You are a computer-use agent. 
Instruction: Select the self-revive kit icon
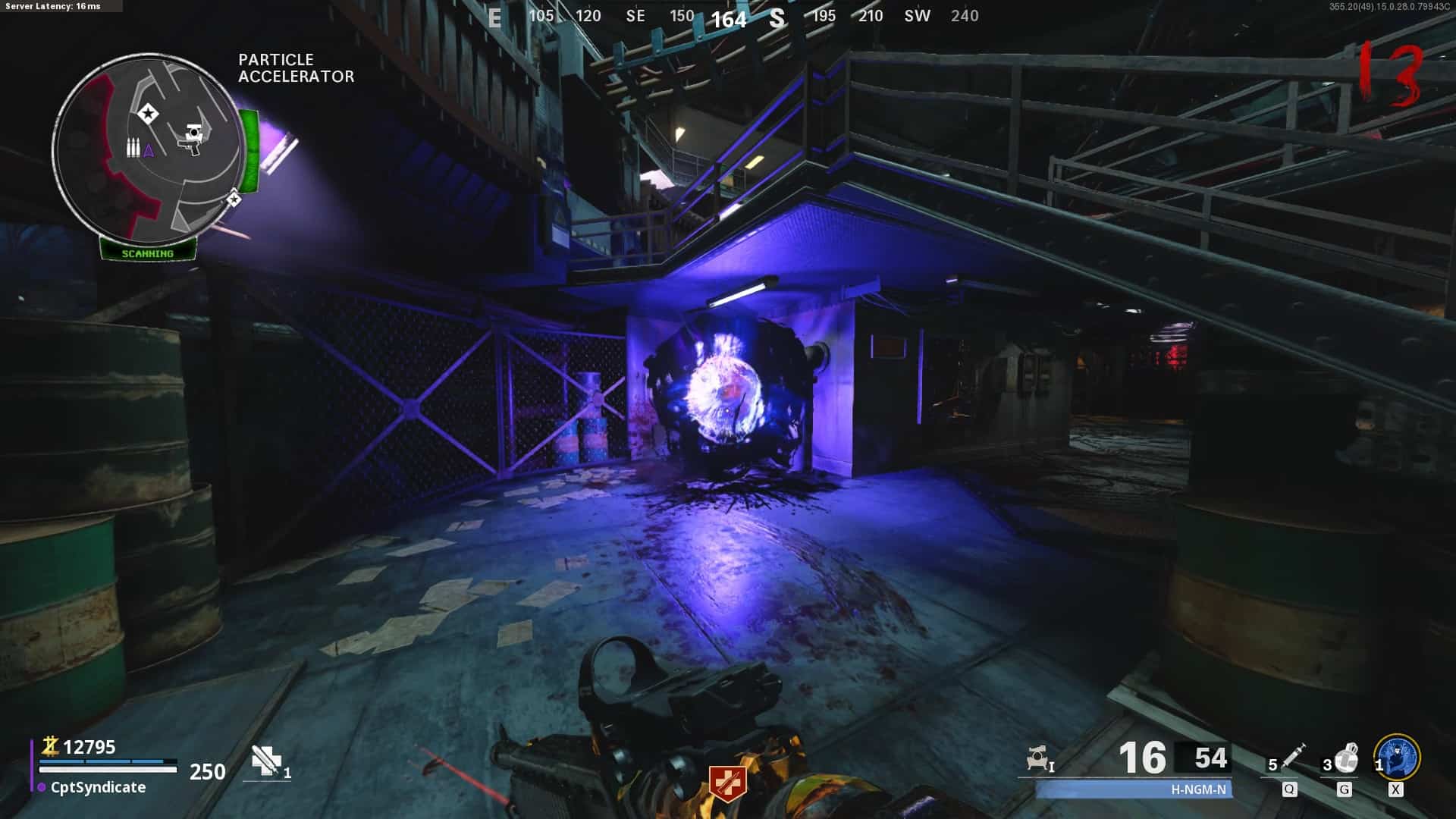point(267,761)
